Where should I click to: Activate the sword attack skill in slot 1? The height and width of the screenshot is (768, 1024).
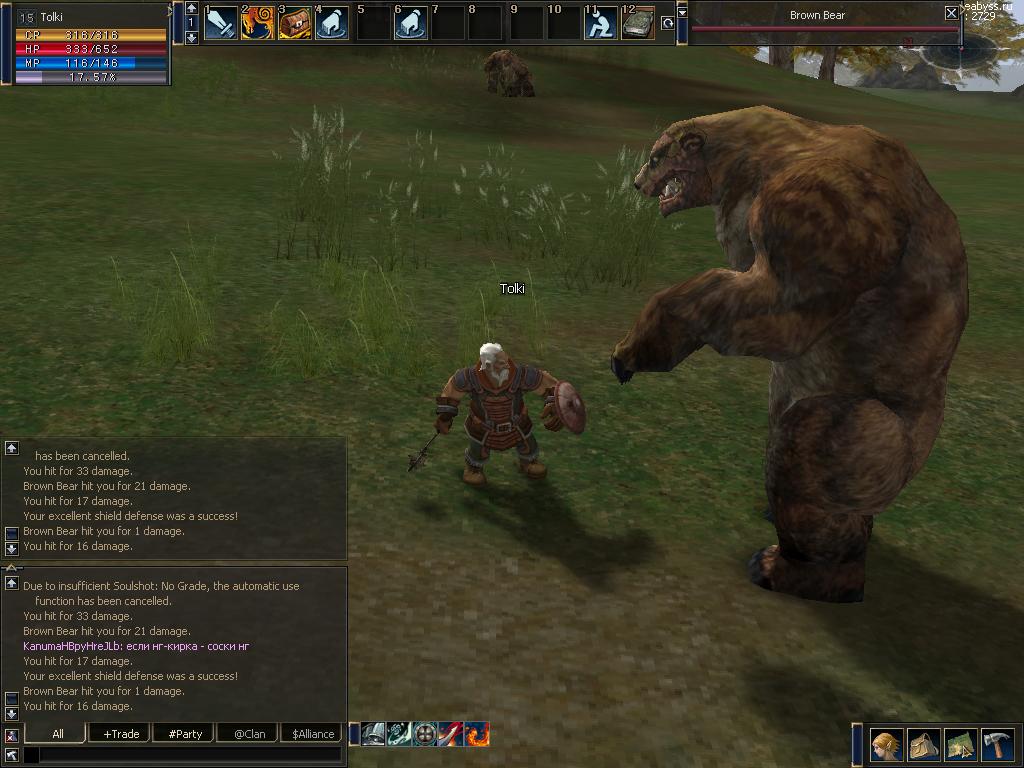tap(221, 23)
